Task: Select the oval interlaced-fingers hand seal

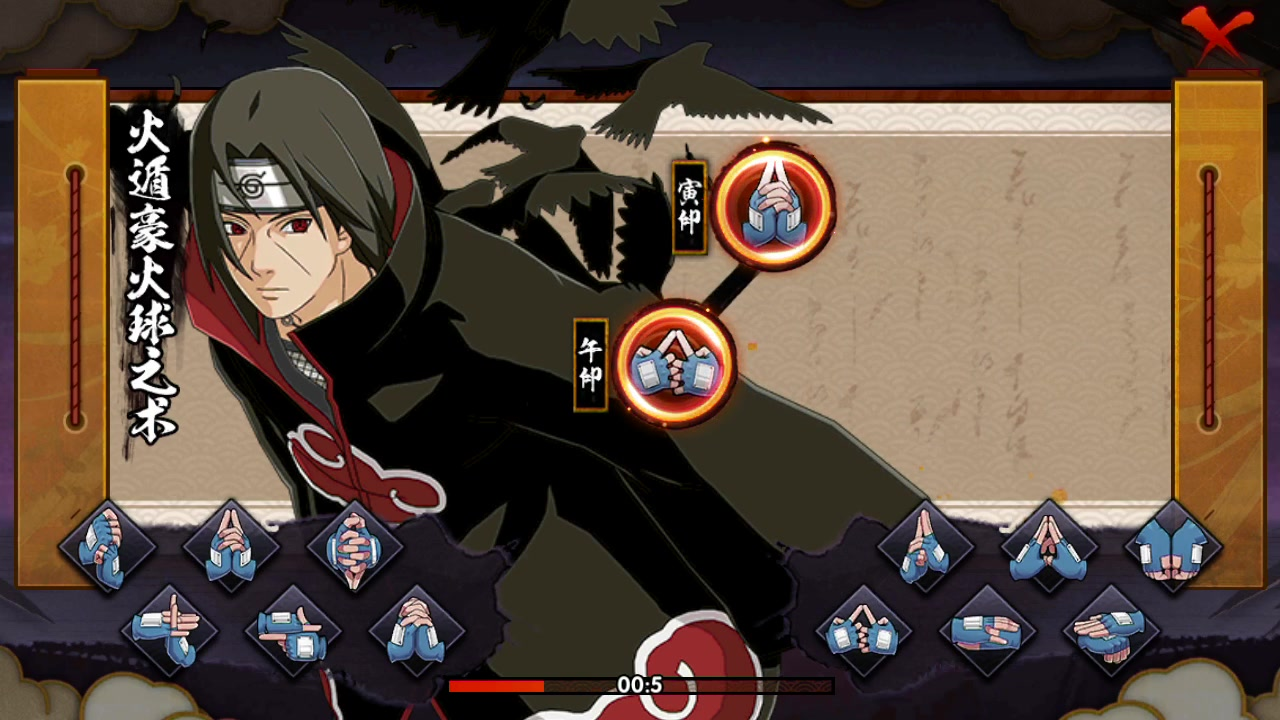Action: 355,547
